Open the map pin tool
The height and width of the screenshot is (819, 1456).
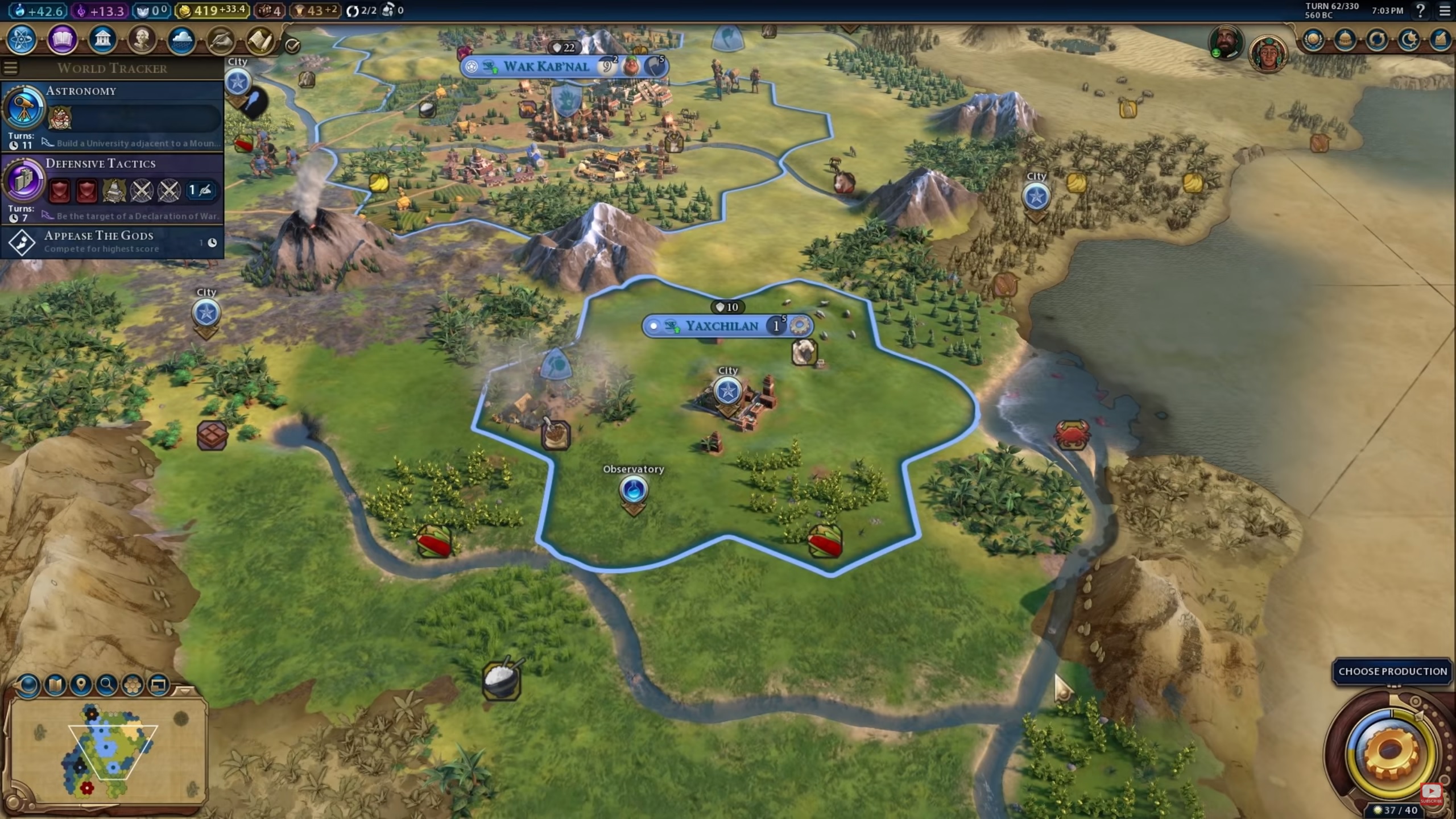(81, 685)
